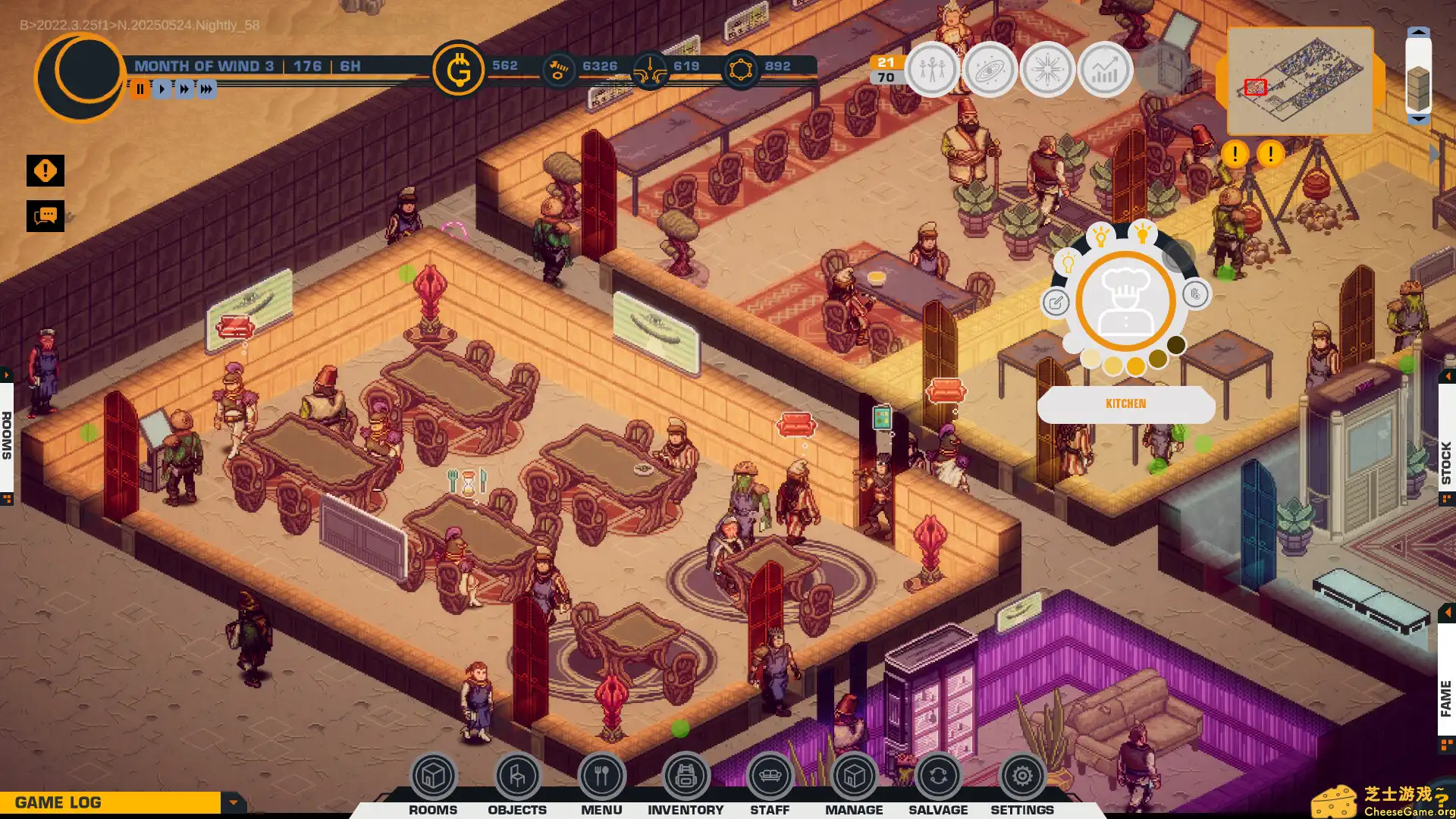Click the exclamation notification bubble near the minimap
Image resolution: width=1456 pixels, height=819 pixels.
pos(1234,154)
